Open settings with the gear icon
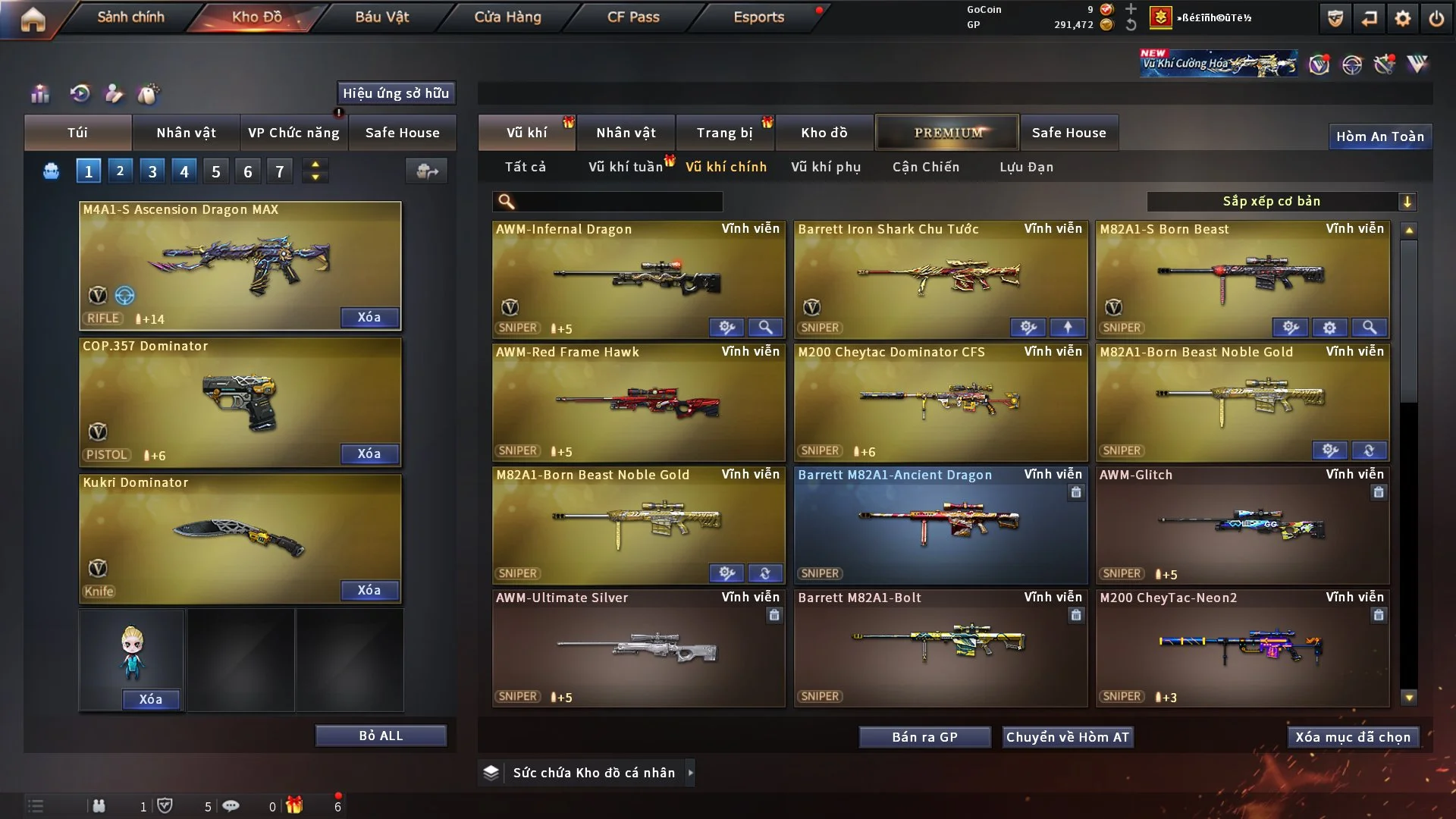Screen dimensions: 1456x819 coord(1403,18)
